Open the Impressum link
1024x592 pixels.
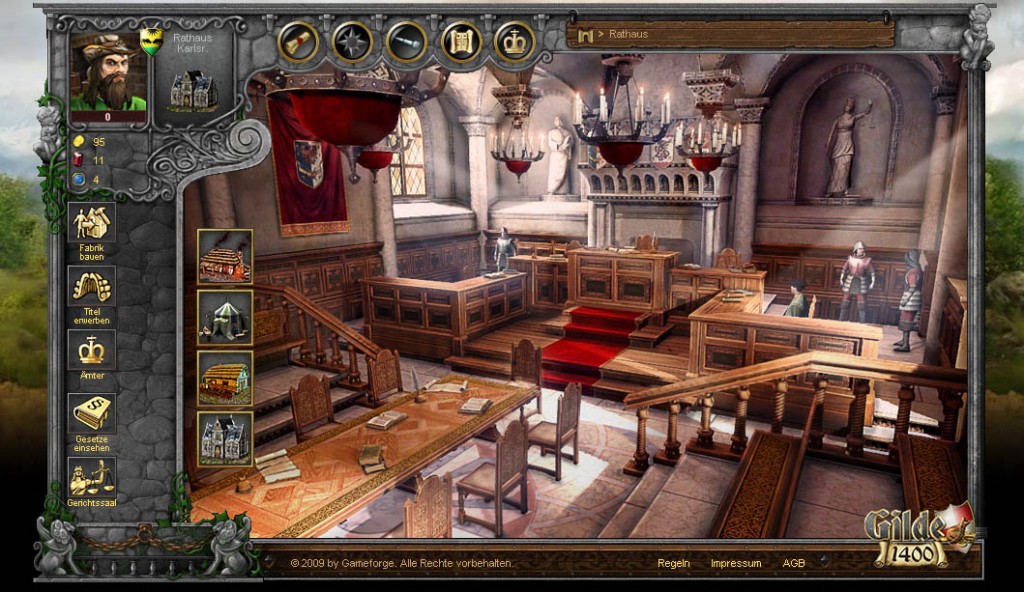coord(735,563)
